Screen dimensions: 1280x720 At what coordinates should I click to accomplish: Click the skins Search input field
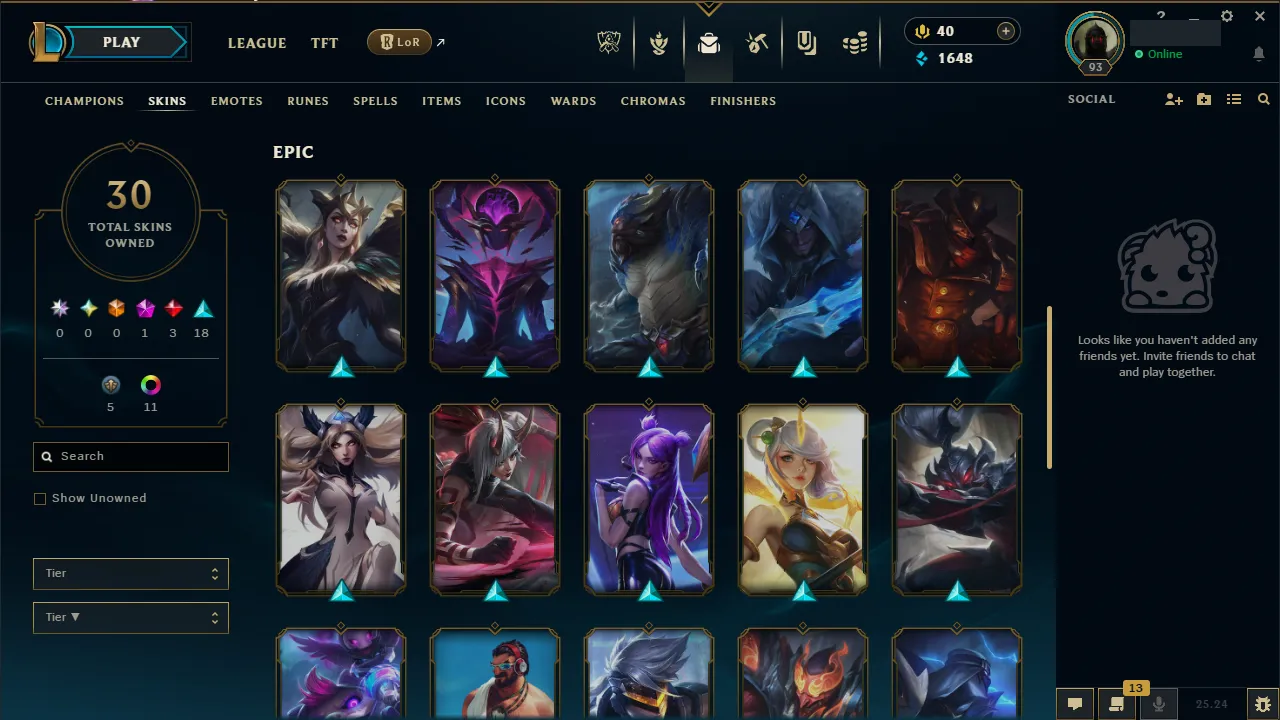click(130, 456)
